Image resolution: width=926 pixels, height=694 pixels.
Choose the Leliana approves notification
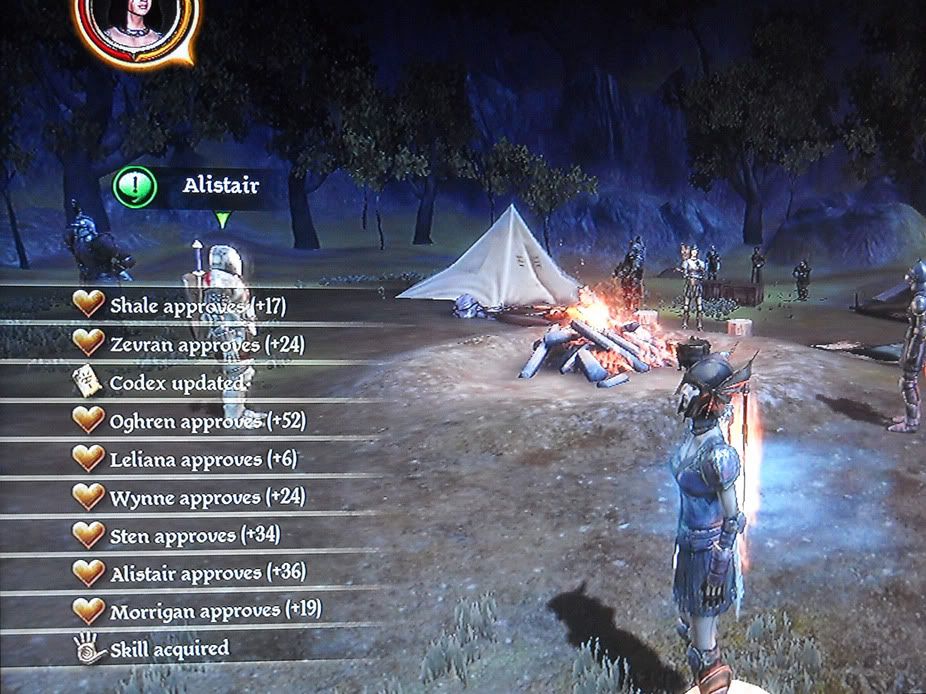point(203,459)
